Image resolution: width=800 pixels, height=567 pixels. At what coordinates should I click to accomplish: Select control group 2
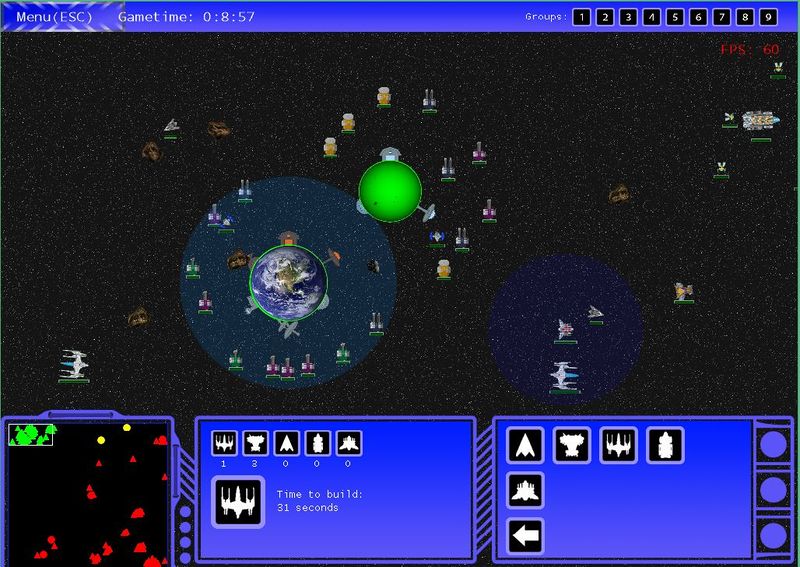coord(605,17)
